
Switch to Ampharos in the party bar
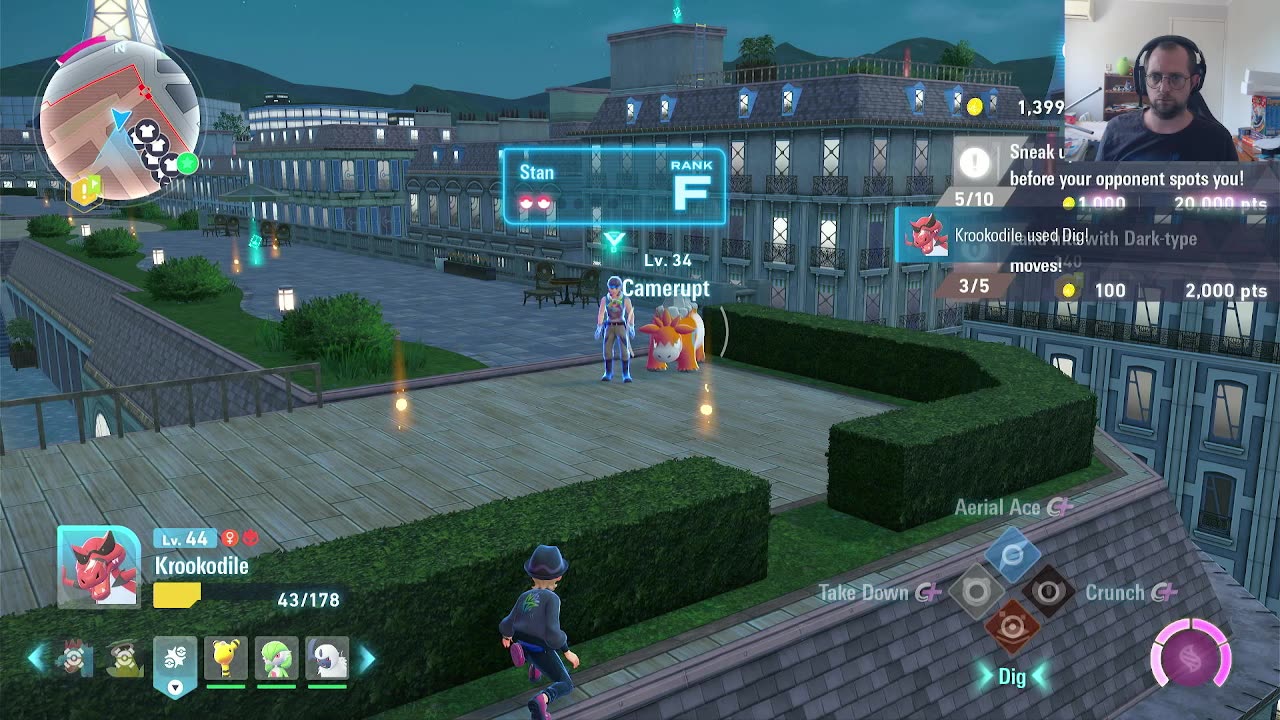[226, 658]
